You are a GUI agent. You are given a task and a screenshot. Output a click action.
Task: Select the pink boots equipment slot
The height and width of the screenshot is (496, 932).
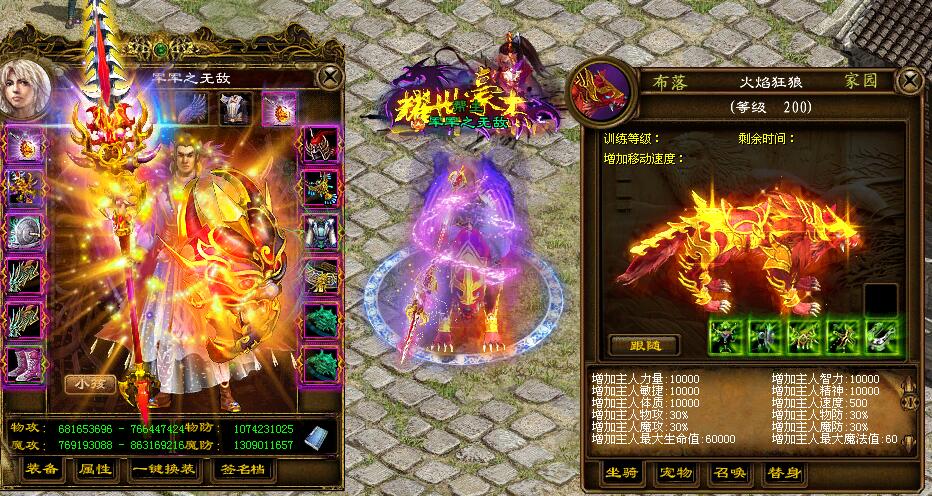tap(23, 363)
